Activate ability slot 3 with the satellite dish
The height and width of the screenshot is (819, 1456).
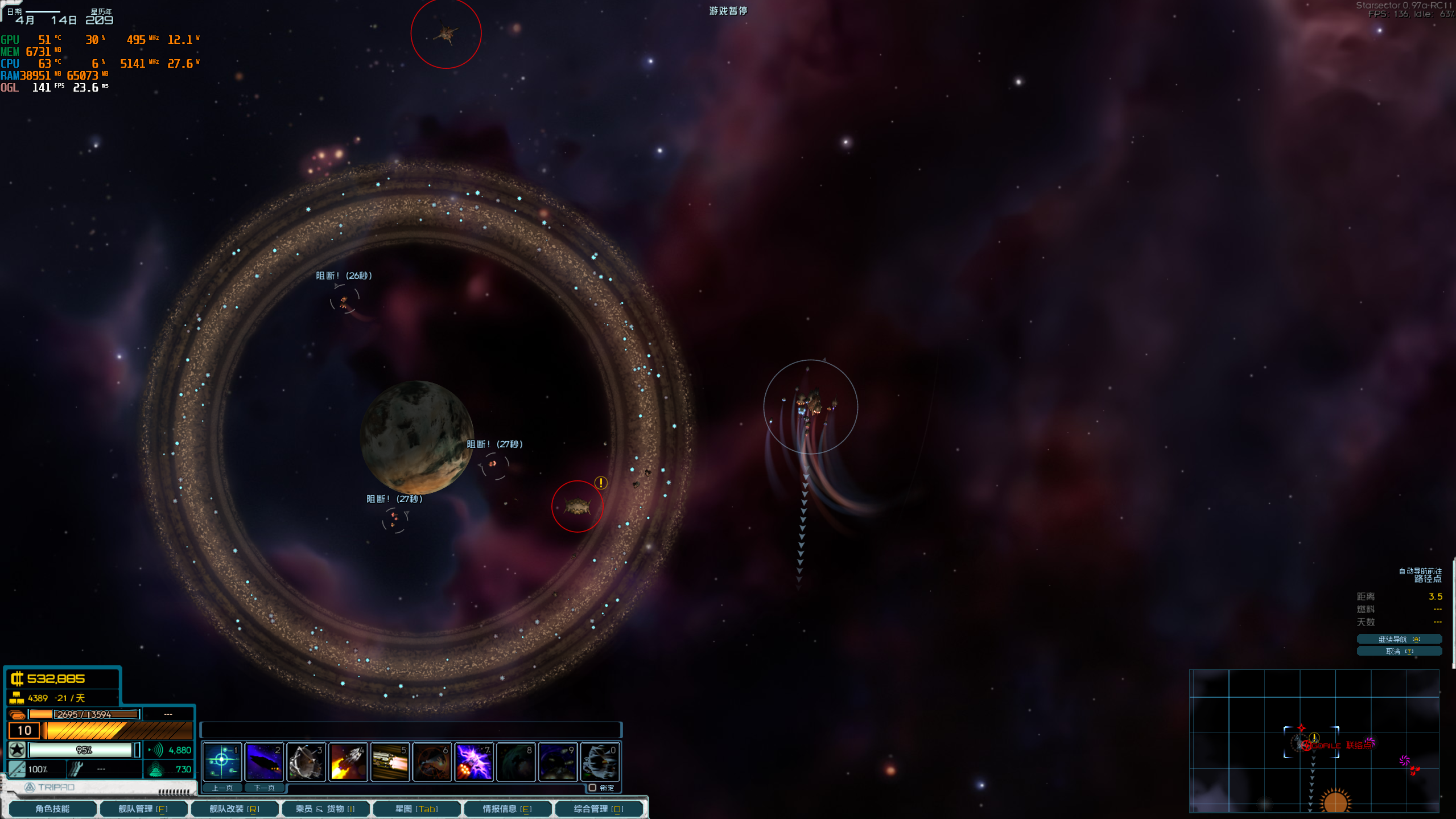pos(306,762)
